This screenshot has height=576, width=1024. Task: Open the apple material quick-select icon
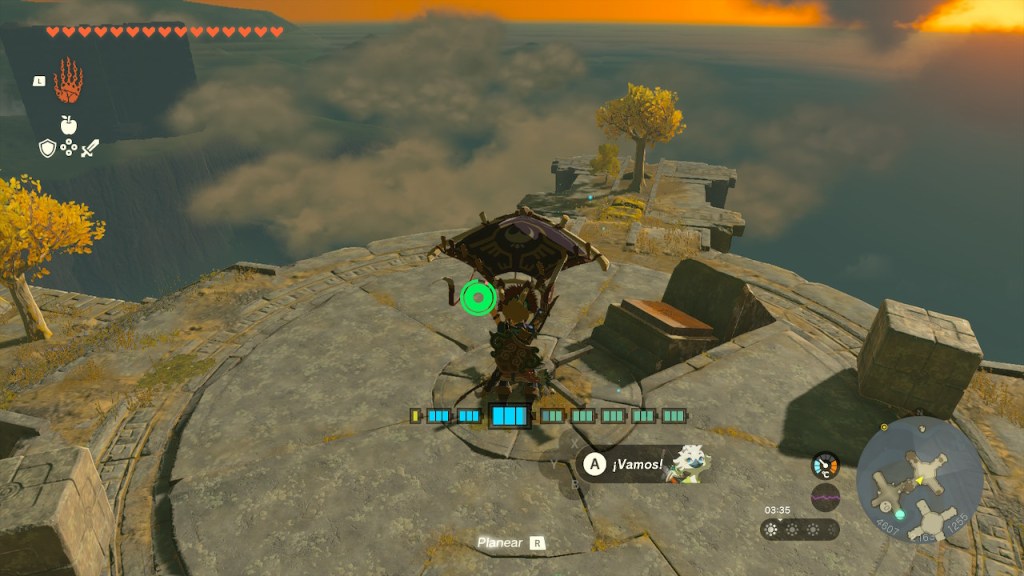[x=68, y=125]
